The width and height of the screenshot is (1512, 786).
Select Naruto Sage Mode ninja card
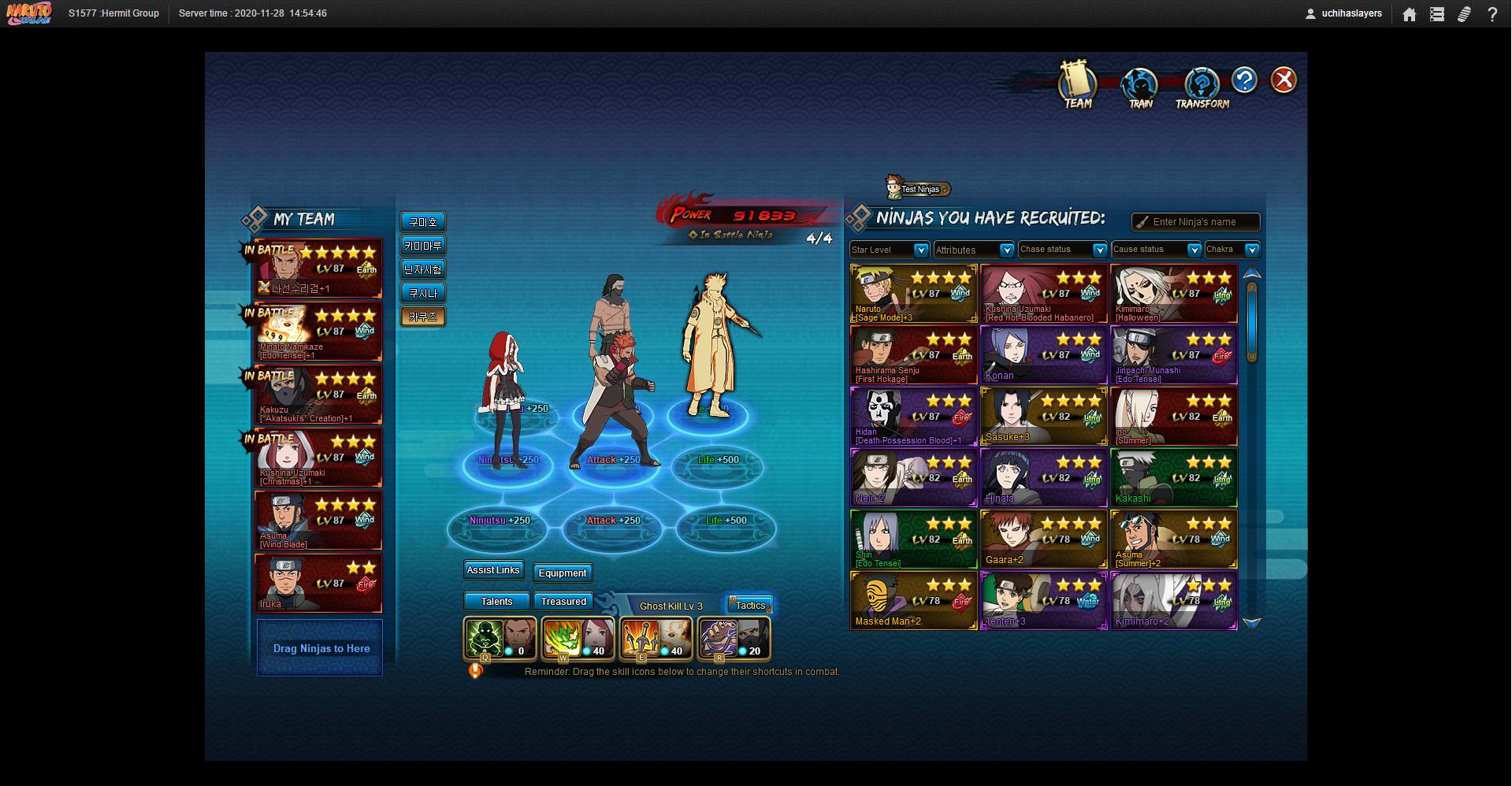click(913, 294)
